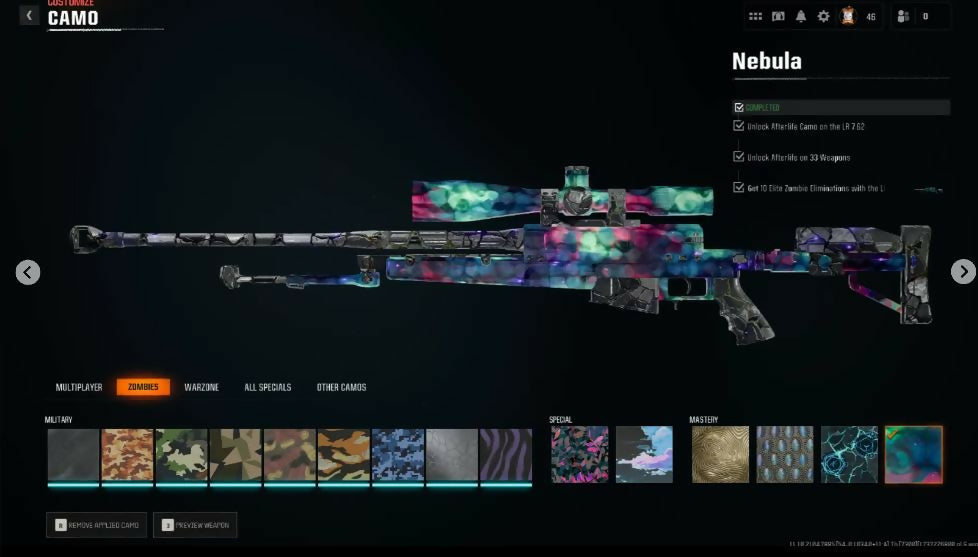
Task: Open the settings gear icon
Action: pyautogui.click(x=824, y=16)
